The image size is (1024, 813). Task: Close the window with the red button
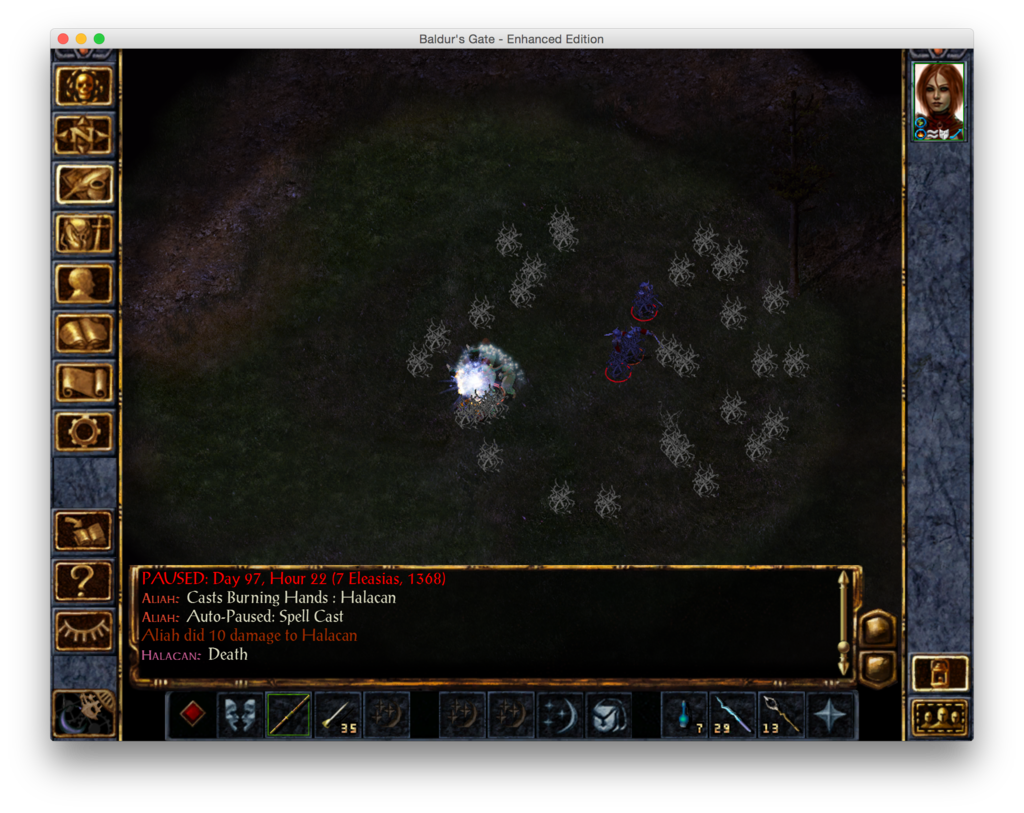[63, 39]
